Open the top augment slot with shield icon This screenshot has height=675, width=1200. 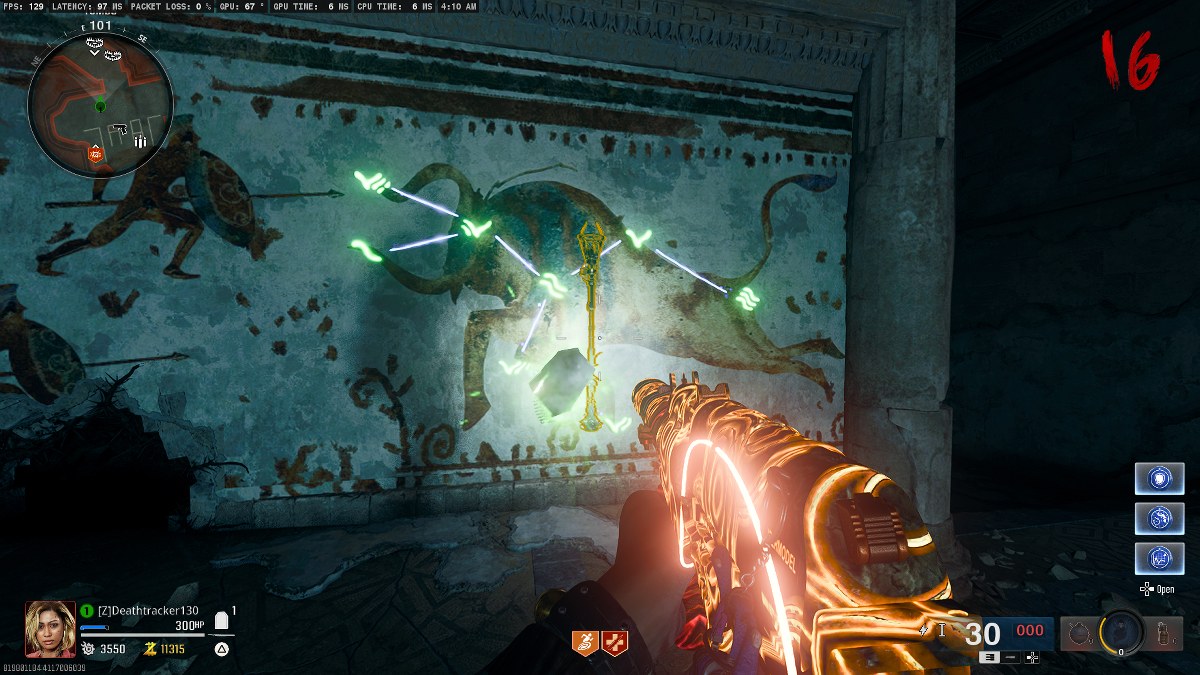pos(1159,478)
